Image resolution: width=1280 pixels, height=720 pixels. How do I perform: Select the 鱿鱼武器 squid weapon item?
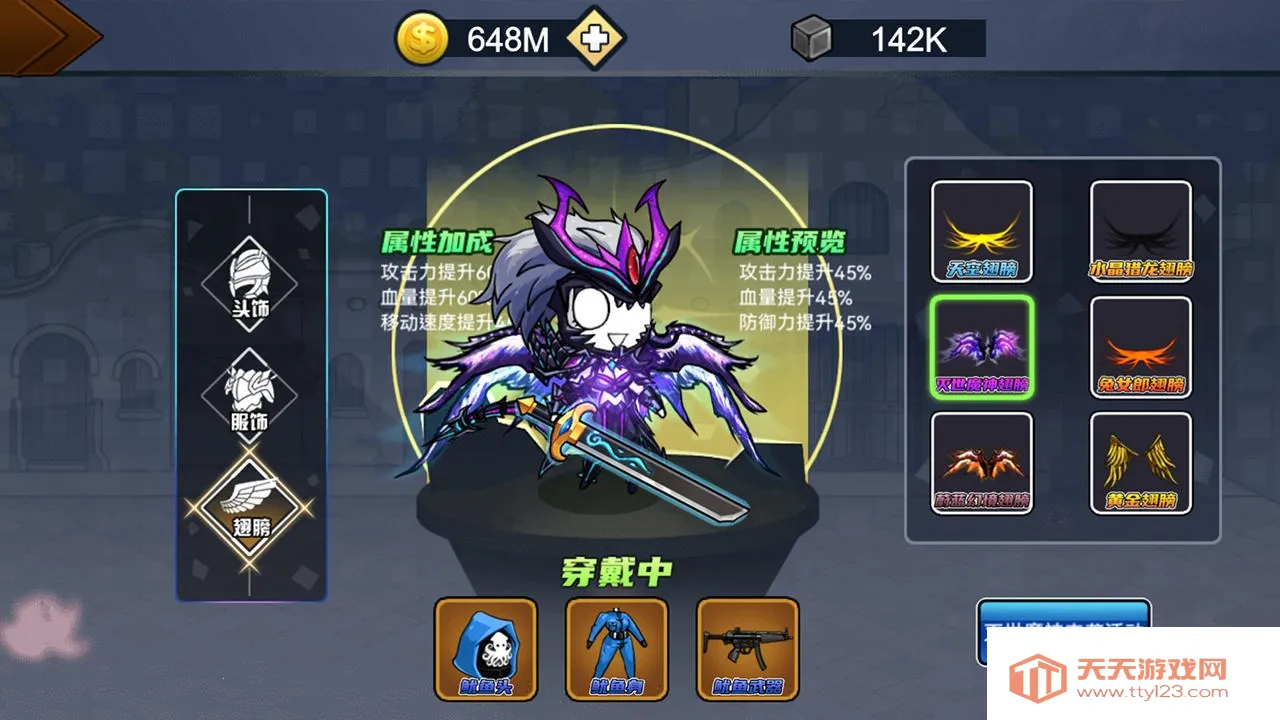(x=748, y=648)
